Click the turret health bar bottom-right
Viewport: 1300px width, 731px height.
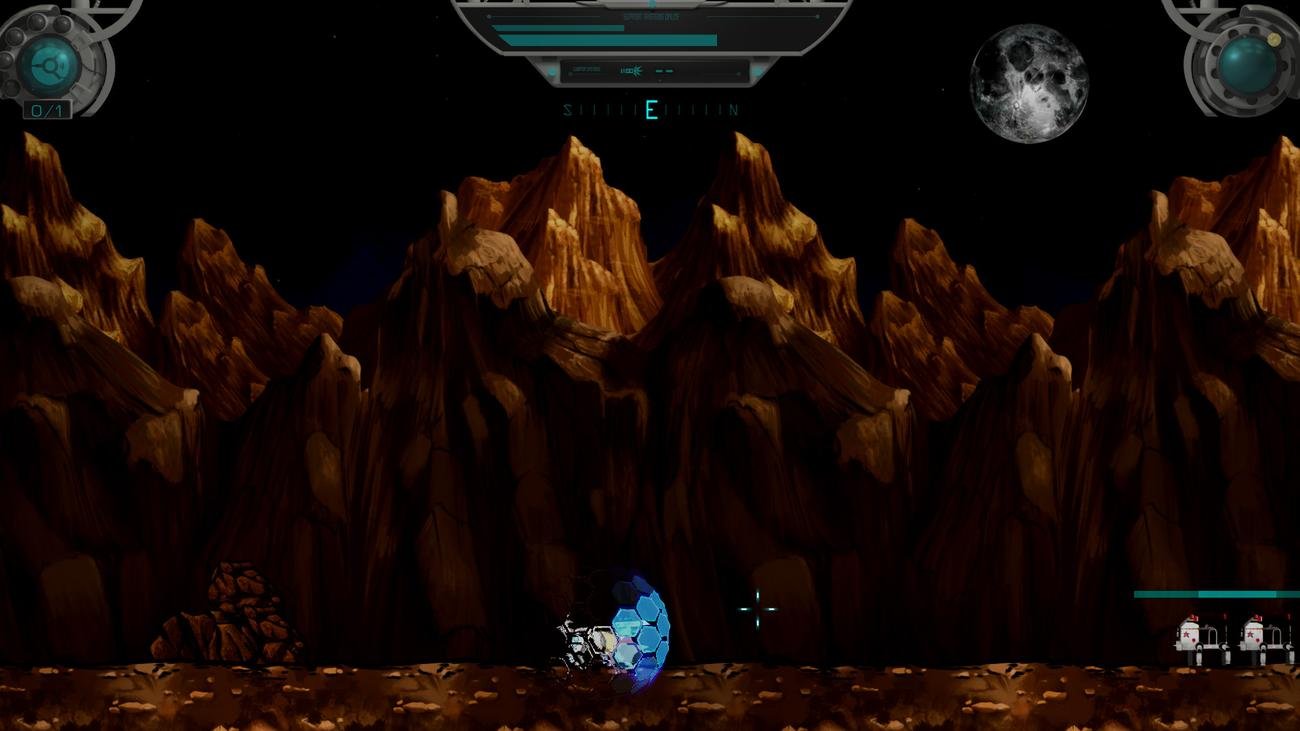pyautogui.click(x=1205, y=594)
